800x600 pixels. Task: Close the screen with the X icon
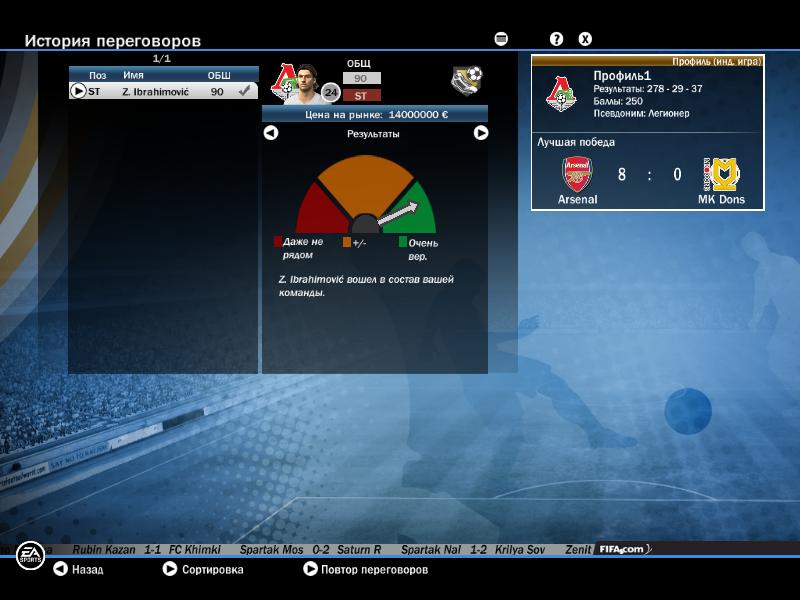click(x=586, y=39)
